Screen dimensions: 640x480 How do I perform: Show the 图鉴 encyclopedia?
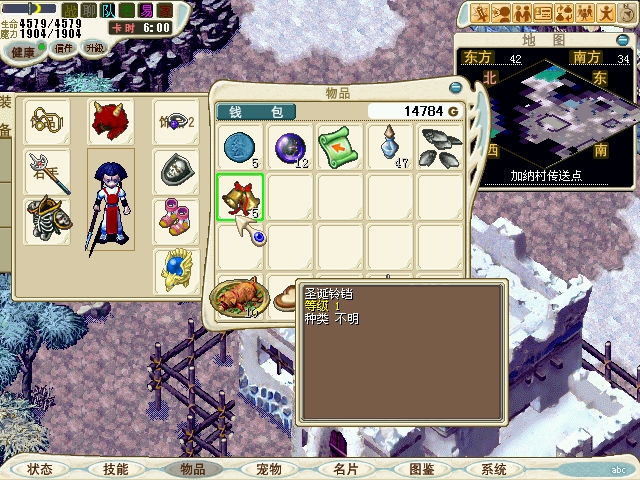(x=421, y=468)
